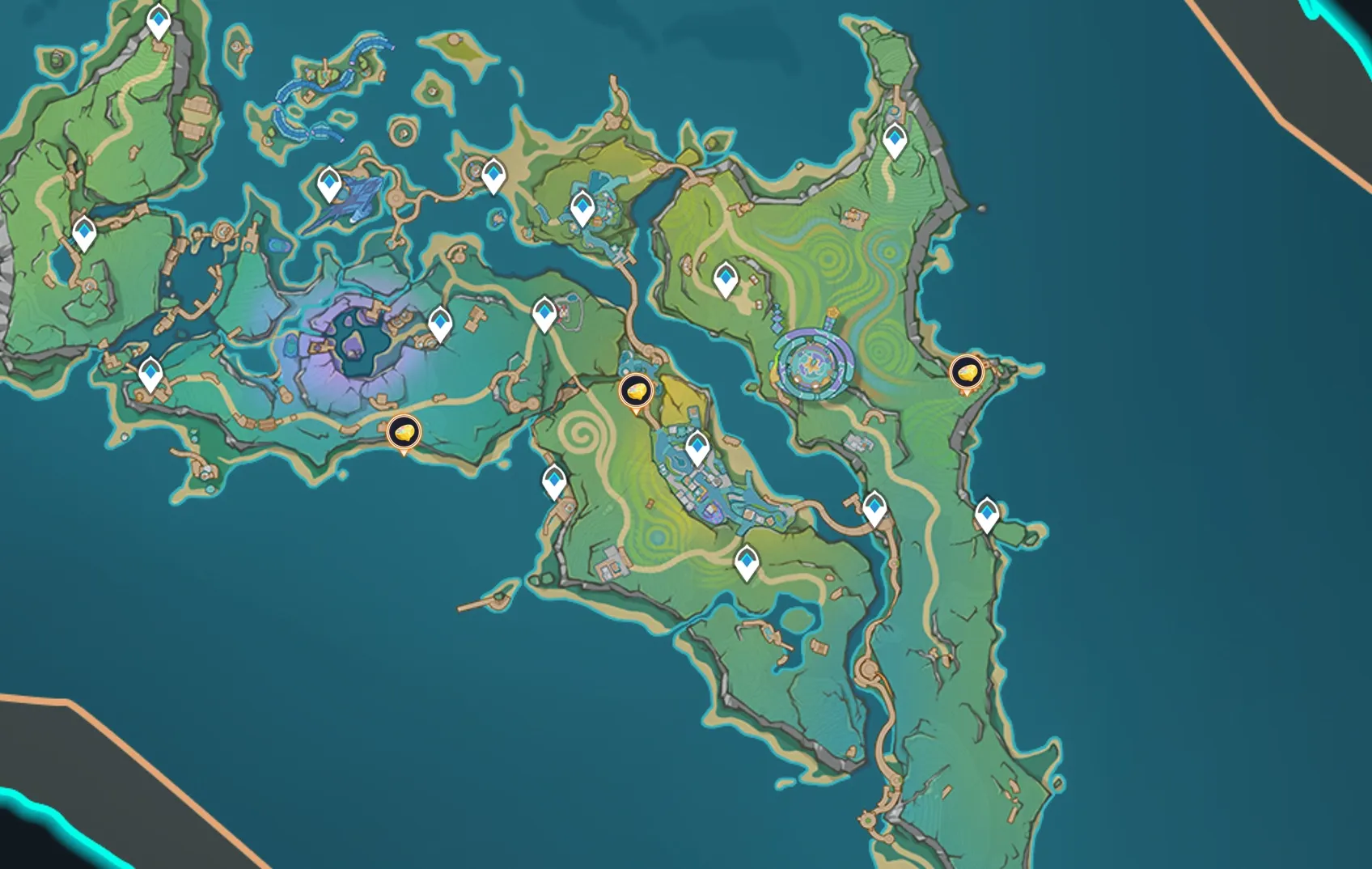Select the teleport waypoint inside the central blue-roofed town
This screenshot has height=869, width=1372.
(x=697, y=447)
